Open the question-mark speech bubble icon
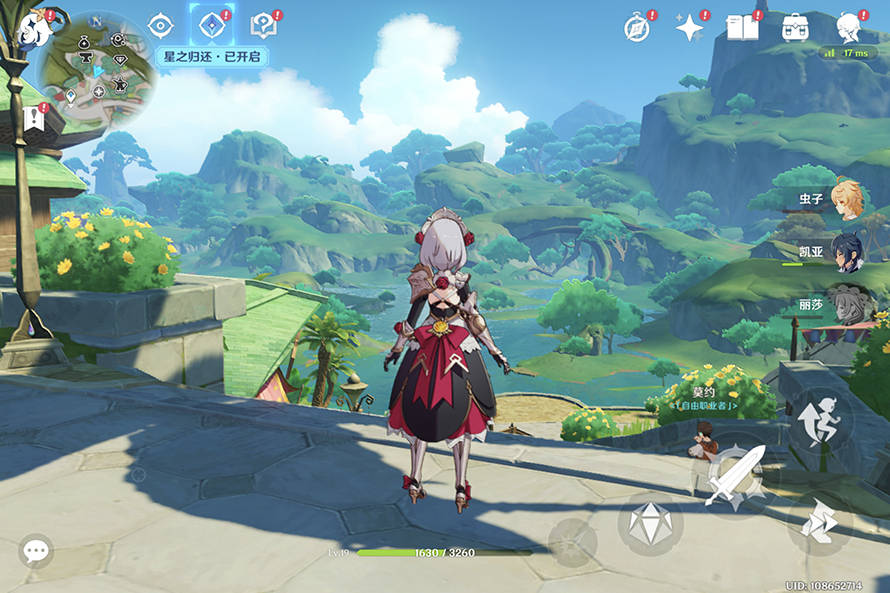The width and height of the screenshot is (890, 593). click(264, 25)
